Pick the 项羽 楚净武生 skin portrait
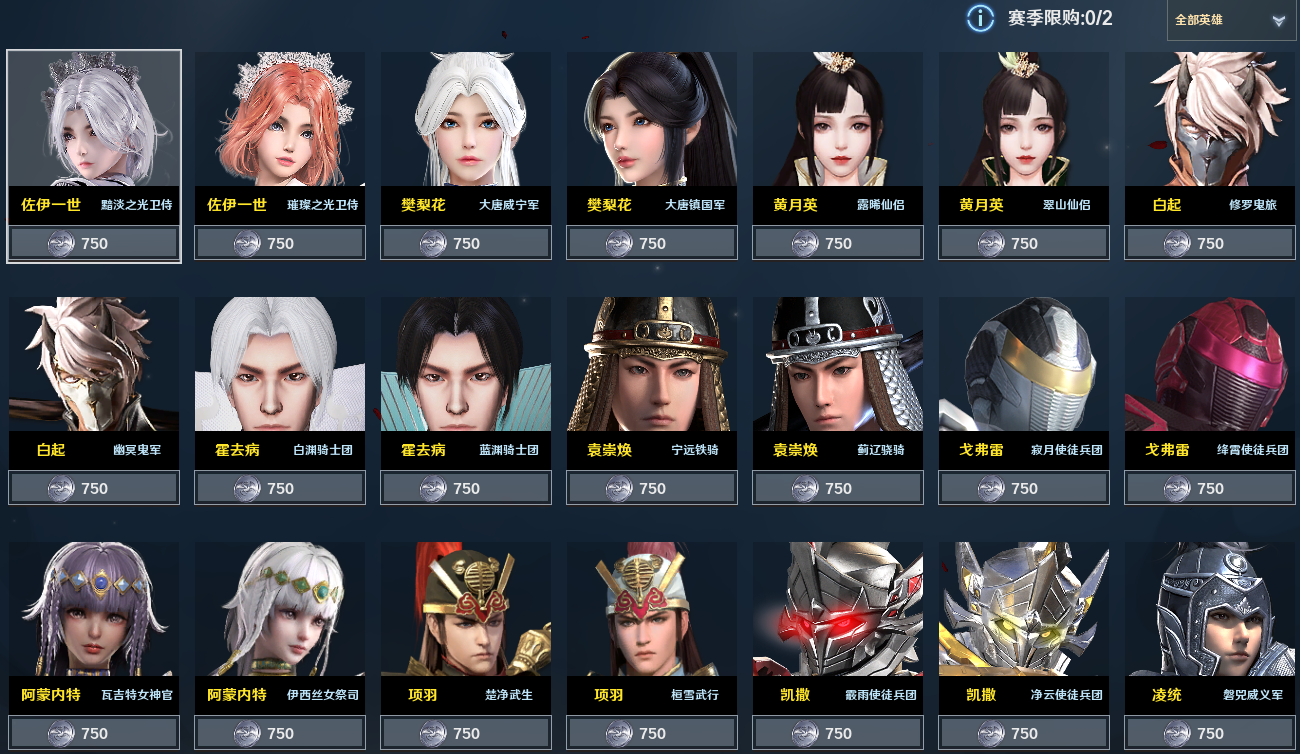Image resolution: width=1300 pixels, height=754 pixels. 466,610
